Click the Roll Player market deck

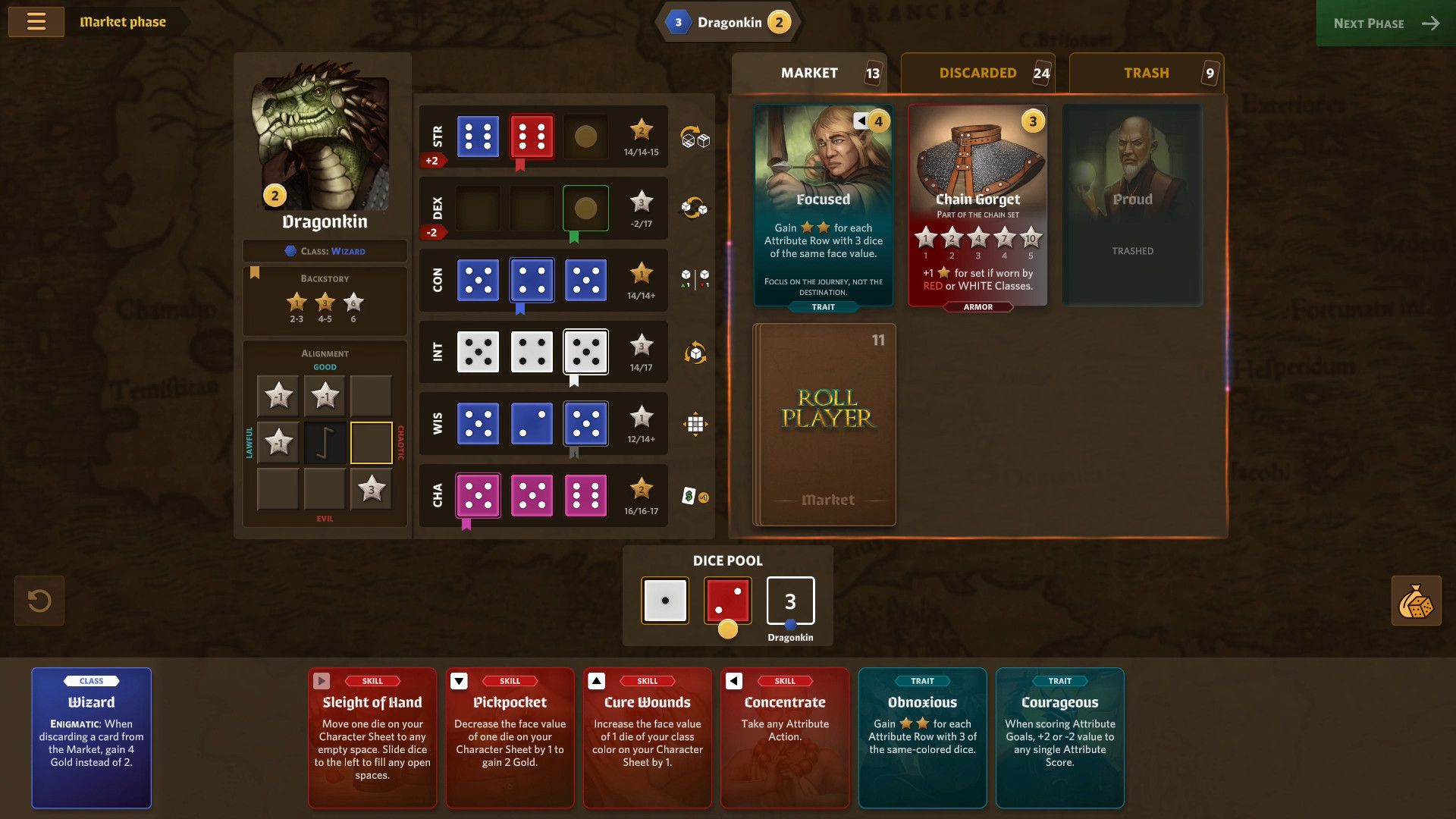tap(824, 424)
